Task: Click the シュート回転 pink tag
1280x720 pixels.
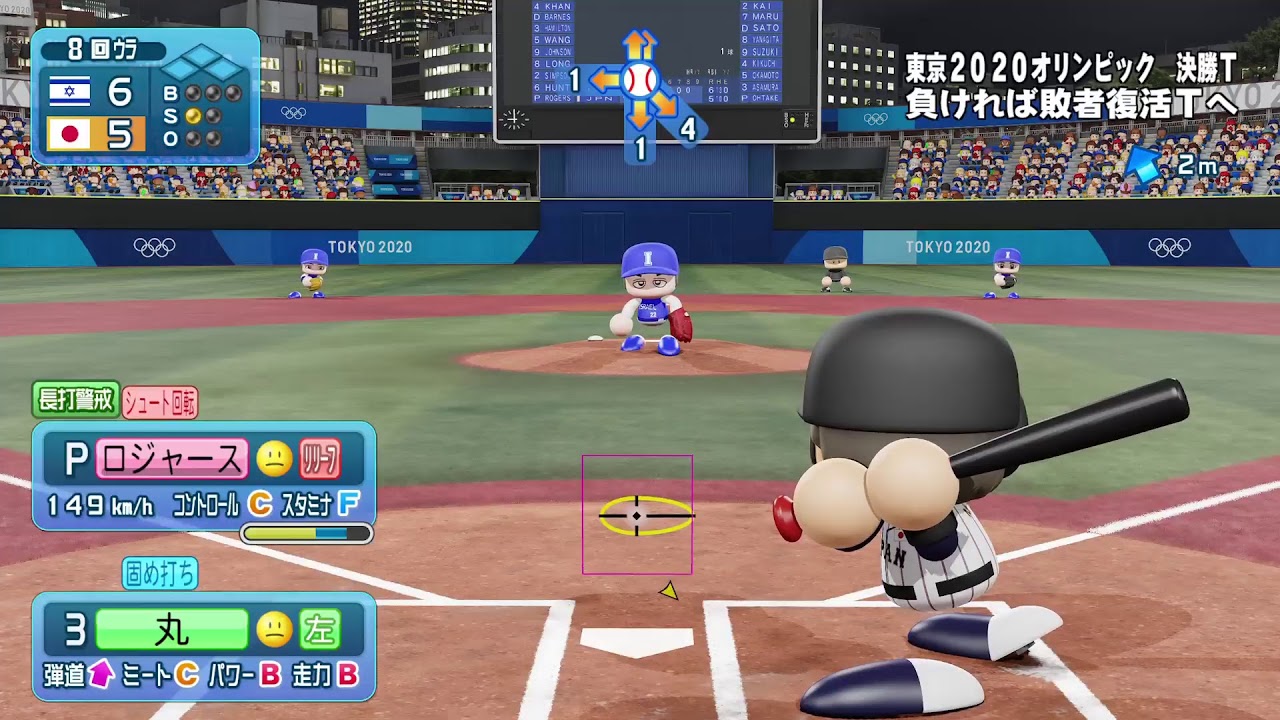Action: click(160, 403)
